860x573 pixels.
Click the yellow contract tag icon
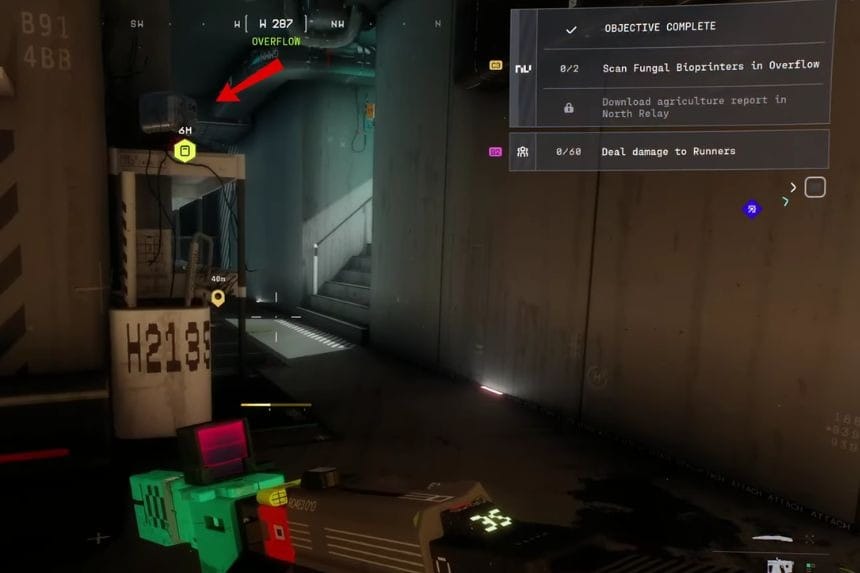pos(496,66)
